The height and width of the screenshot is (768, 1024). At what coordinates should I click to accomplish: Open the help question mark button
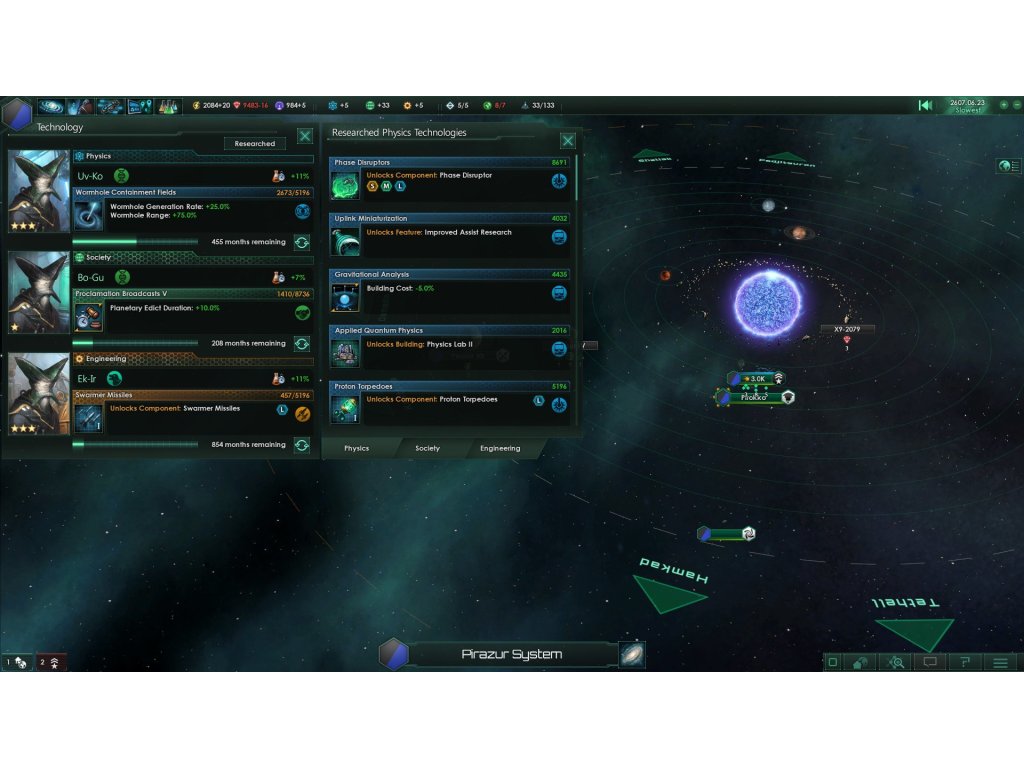pos(965,662)
